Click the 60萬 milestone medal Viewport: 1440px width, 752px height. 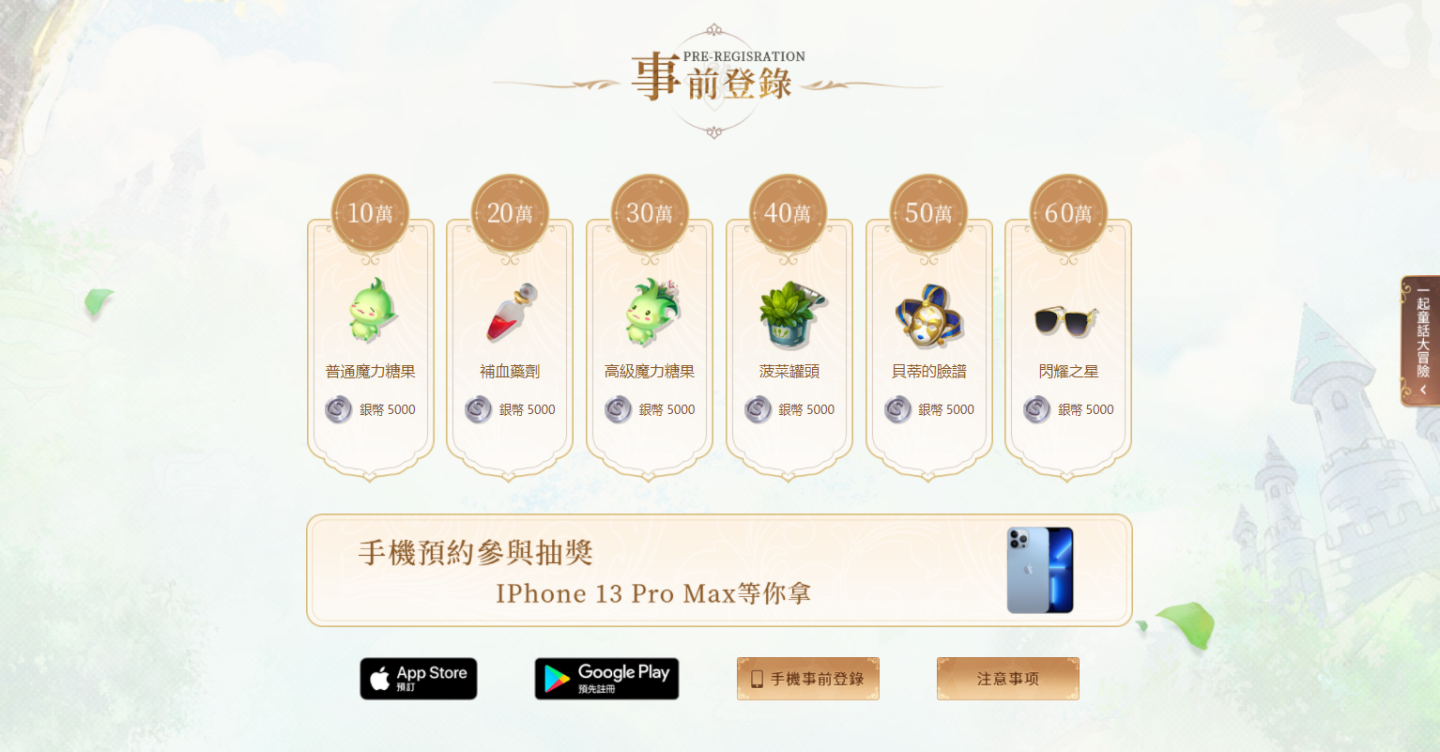(1068, 209)
